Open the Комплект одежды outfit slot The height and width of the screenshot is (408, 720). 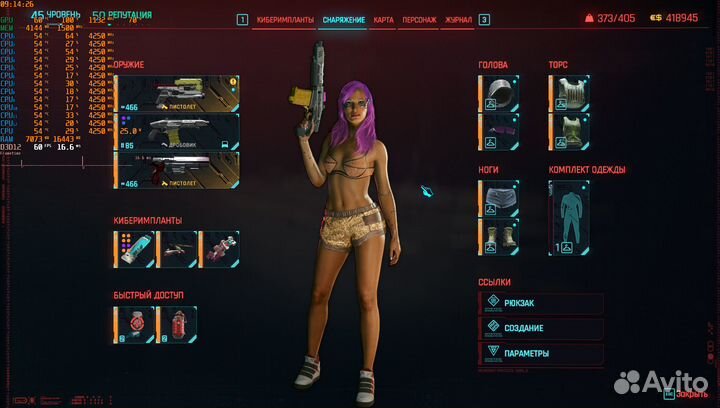coord(570,217)
